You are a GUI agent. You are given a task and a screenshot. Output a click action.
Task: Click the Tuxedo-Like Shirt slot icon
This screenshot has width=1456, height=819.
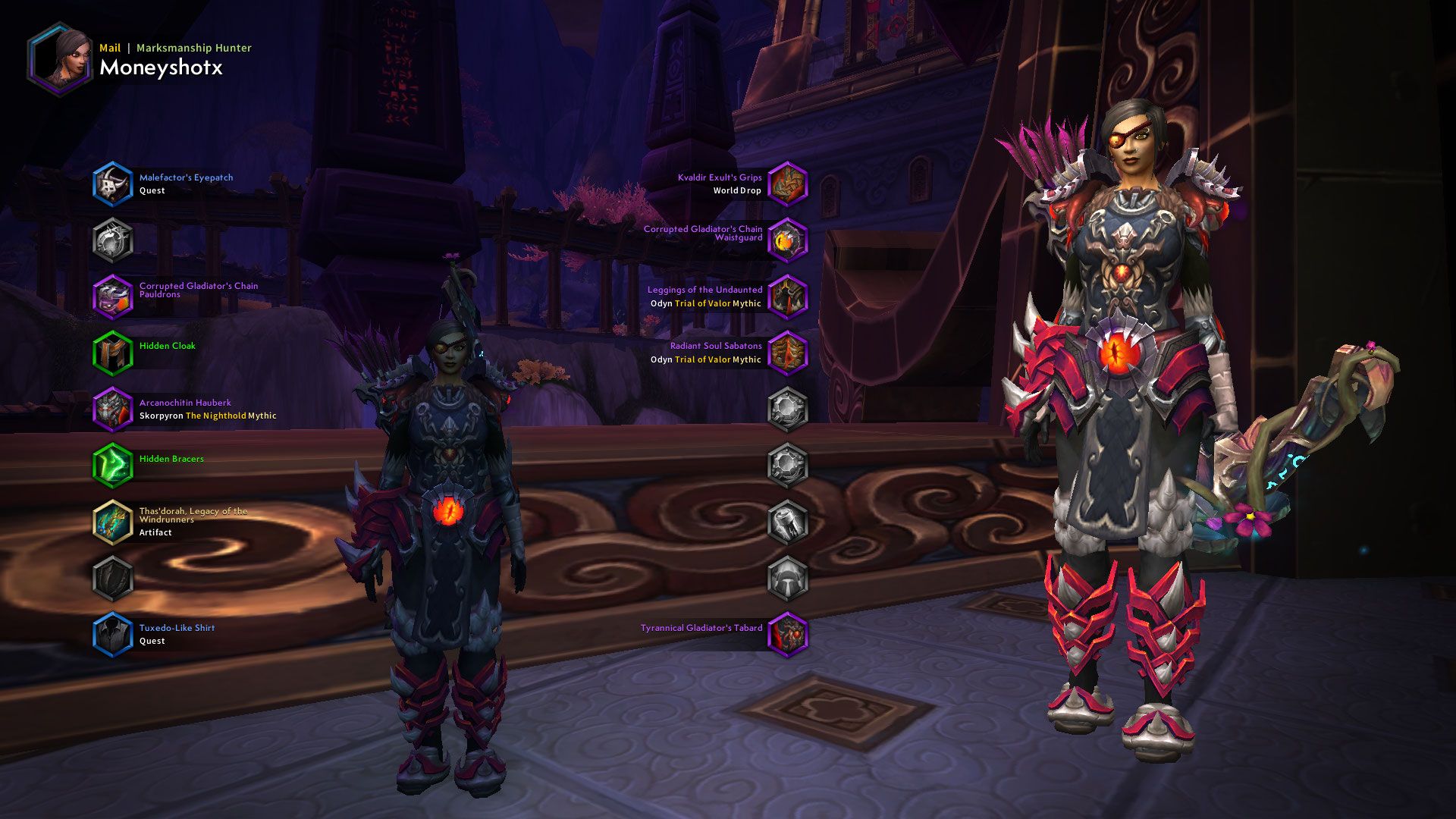click(x=114, y=634)
